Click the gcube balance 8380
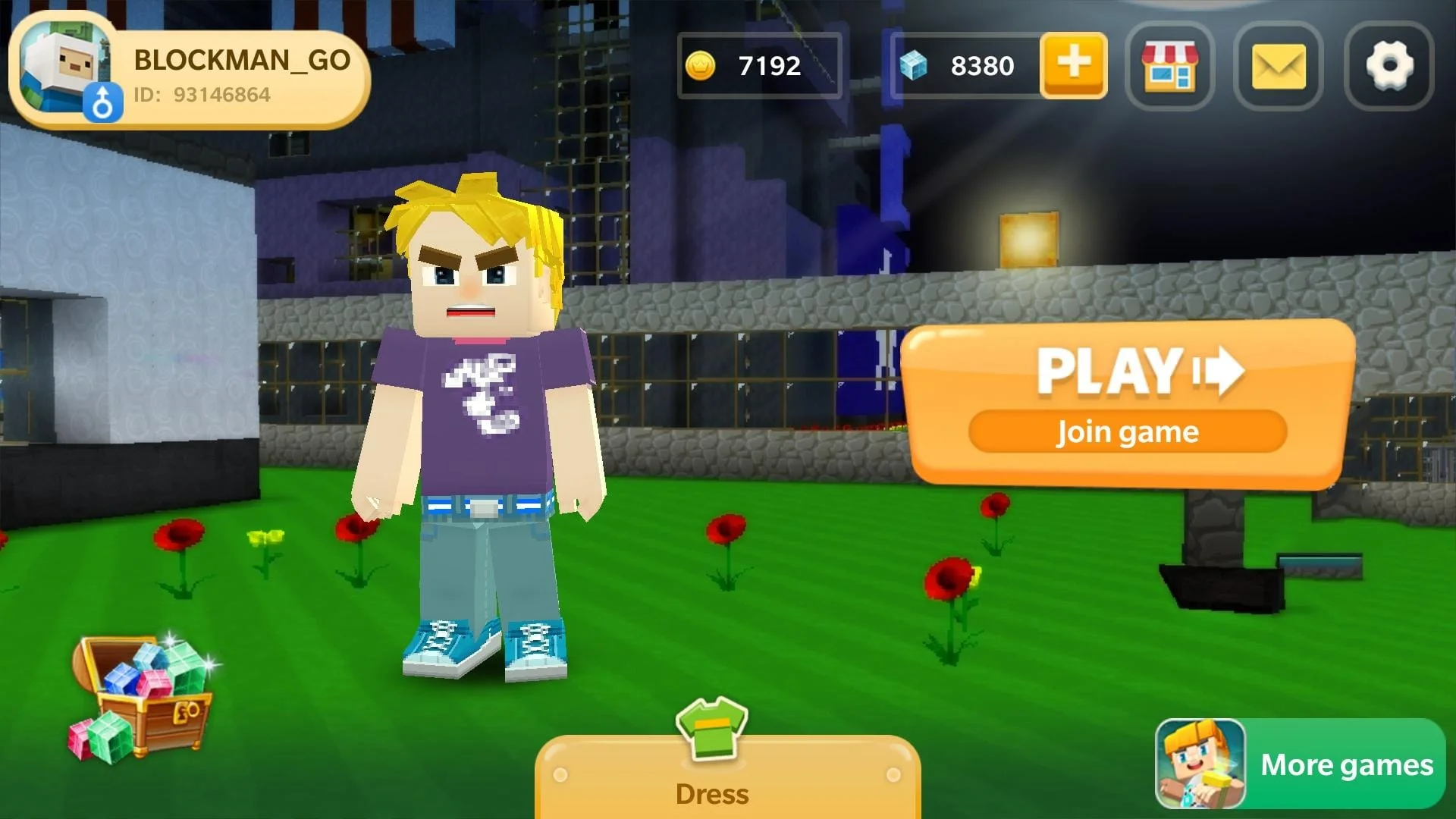The width and height of the screenshot is (1456, 819). pos(983,67)
